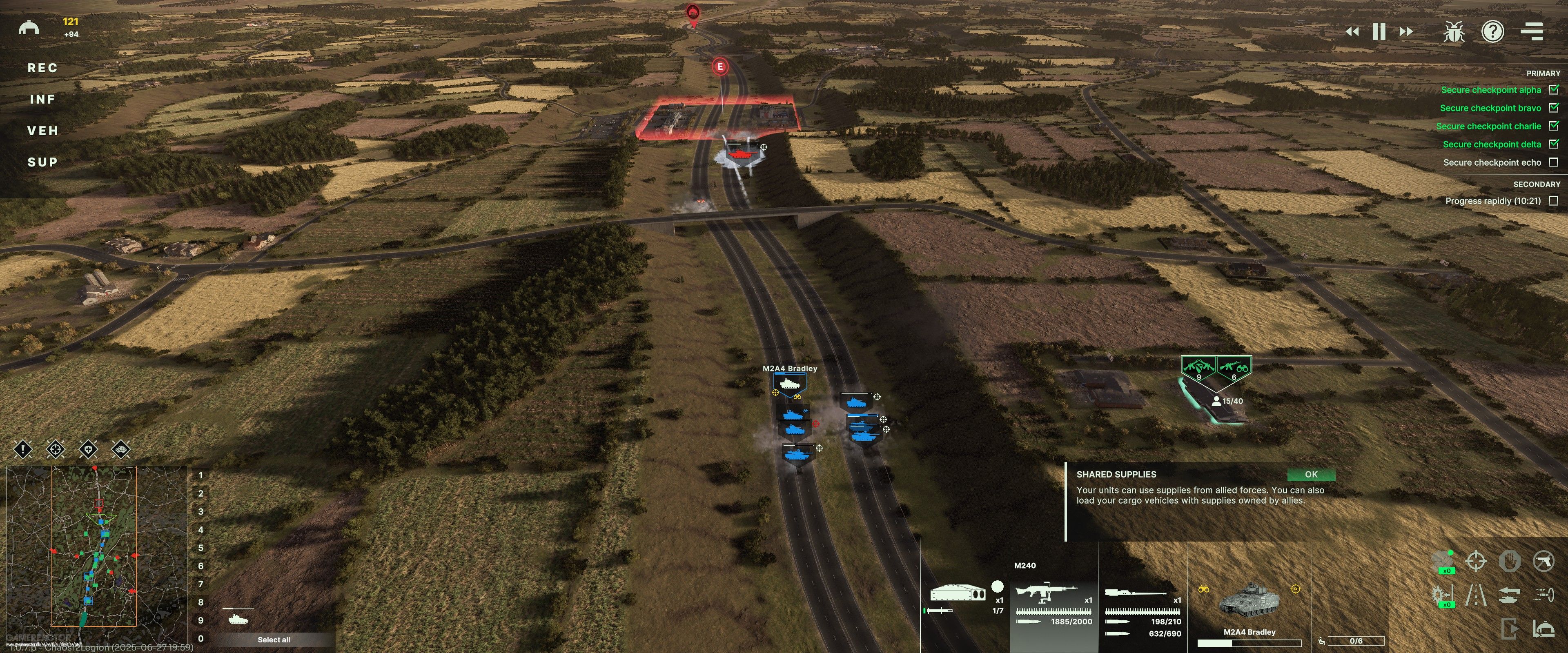This screenshot has height=653, width=1568.
Task: Pause the game
Action: tap(1379, 32)
